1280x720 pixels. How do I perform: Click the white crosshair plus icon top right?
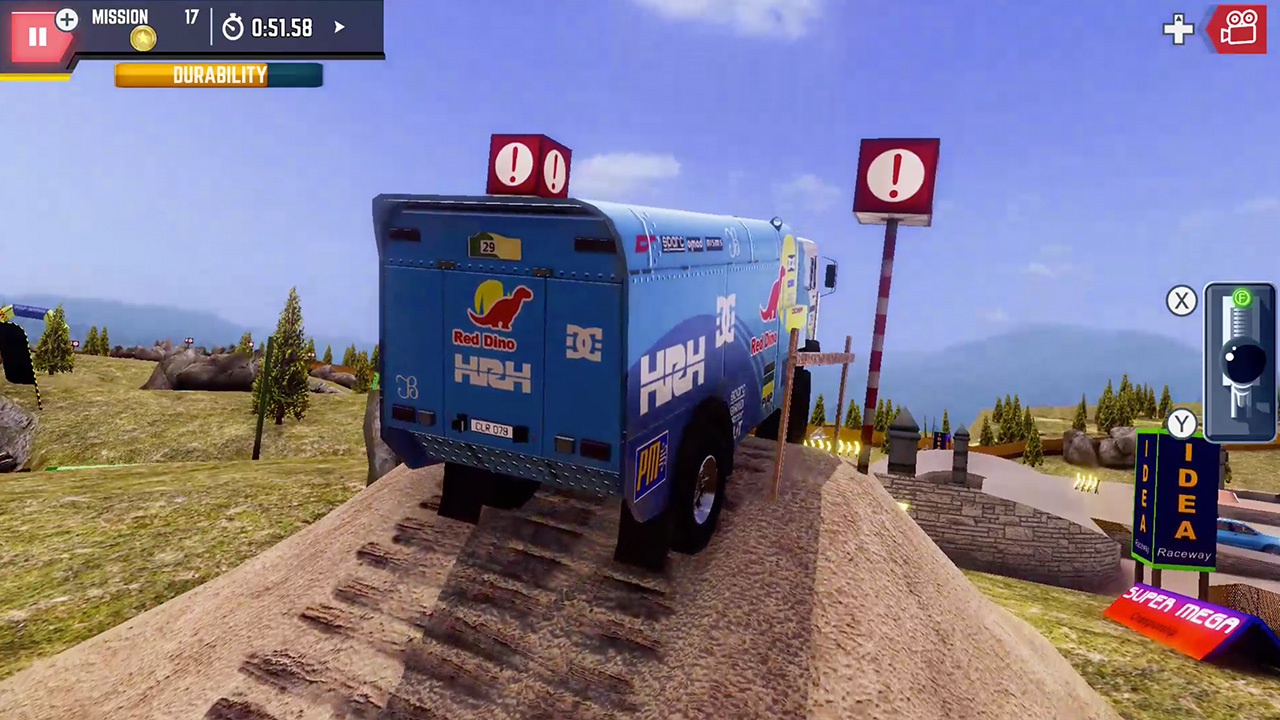(1178, 30)
